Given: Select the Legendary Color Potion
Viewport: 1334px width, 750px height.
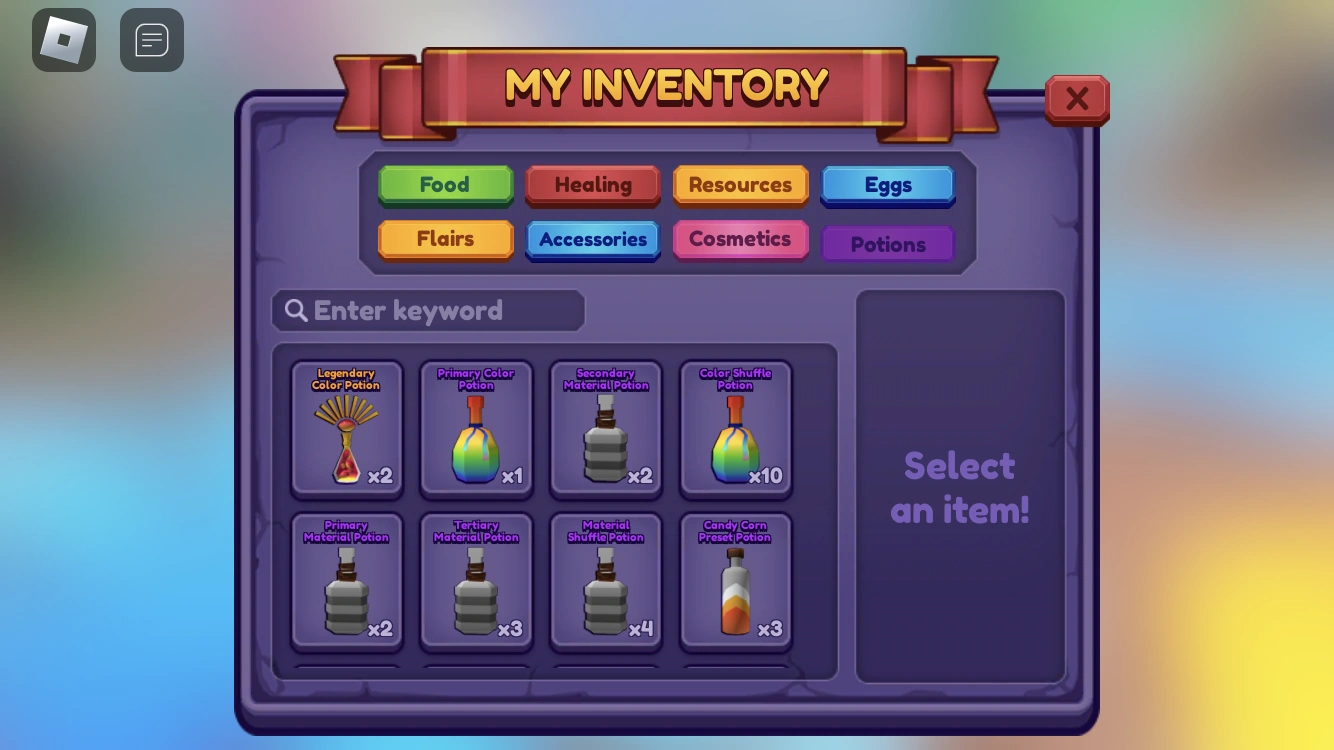Looking at the screenshot, I should (x=346, y=428).
